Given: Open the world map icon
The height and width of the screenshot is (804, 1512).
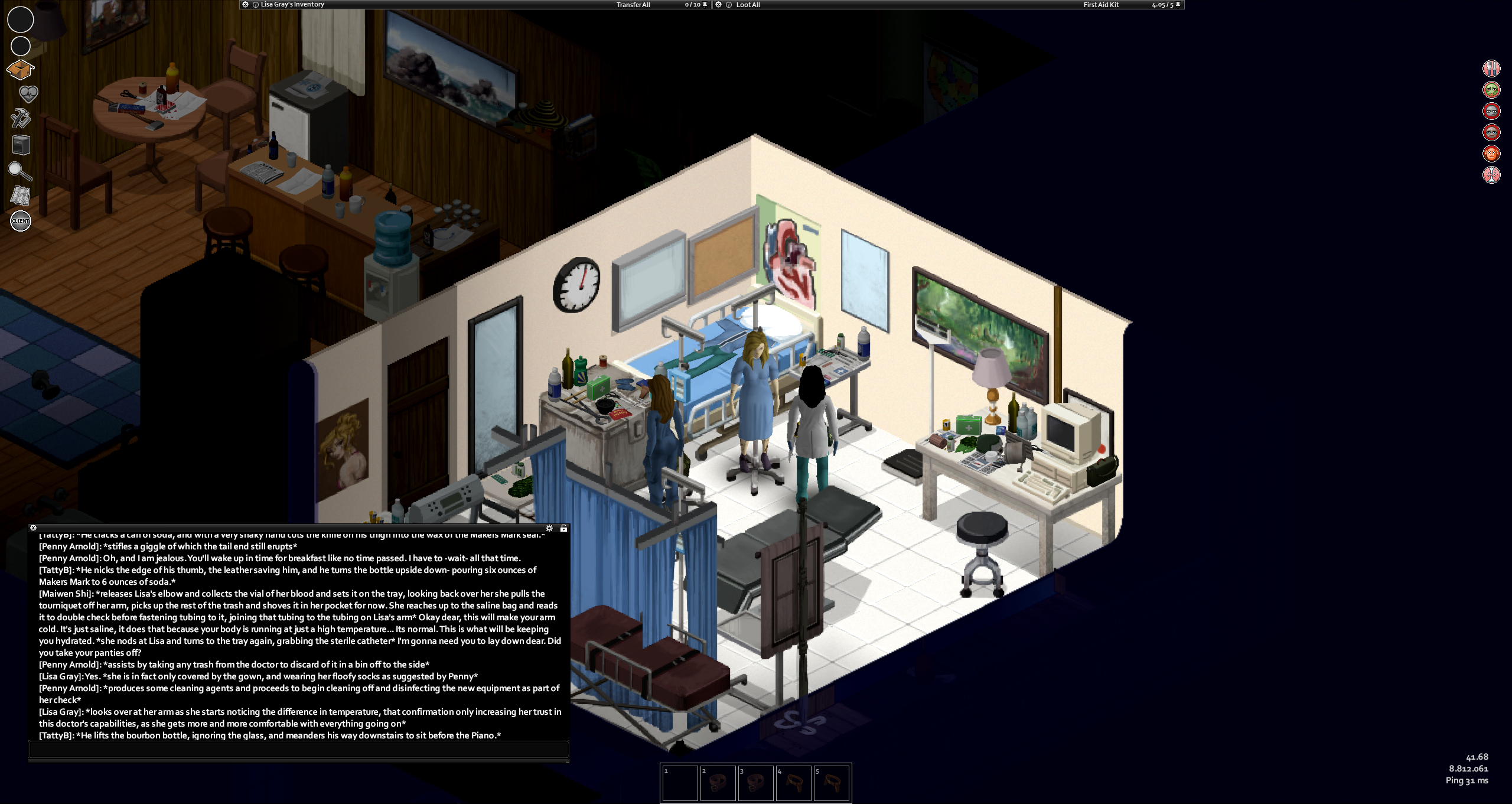Looking at the screenshot, I should [x=21, y=196].
